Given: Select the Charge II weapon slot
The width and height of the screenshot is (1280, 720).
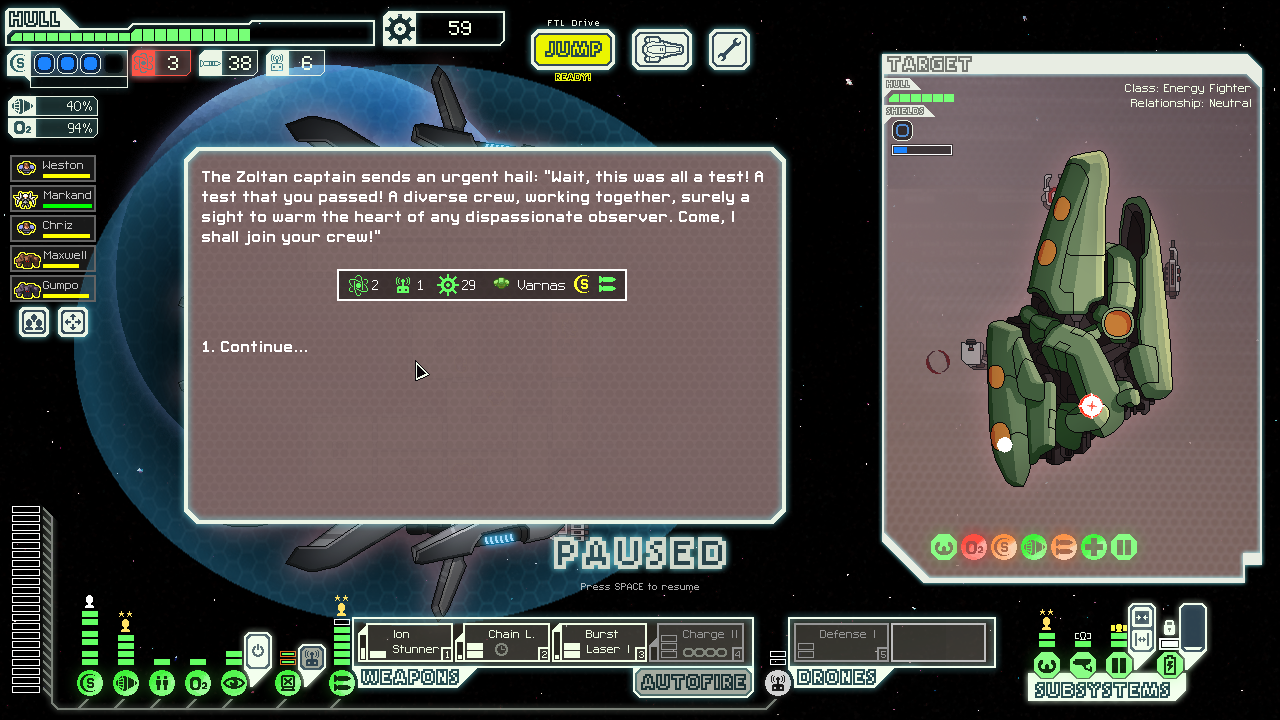Looking at the screenshot, I should click(698, 642).
